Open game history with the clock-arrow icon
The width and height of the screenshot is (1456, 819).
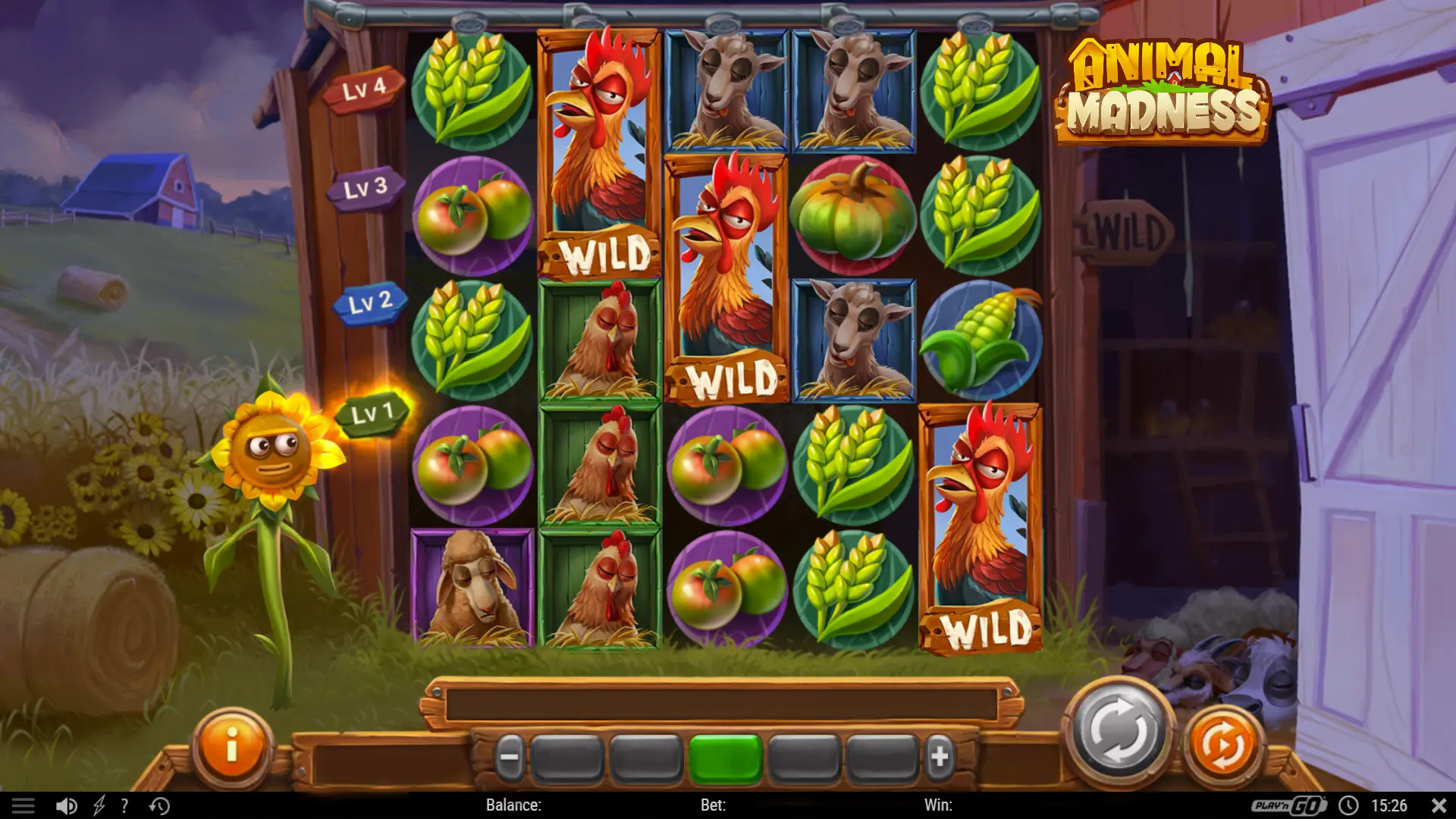click(x=159, y=806)
